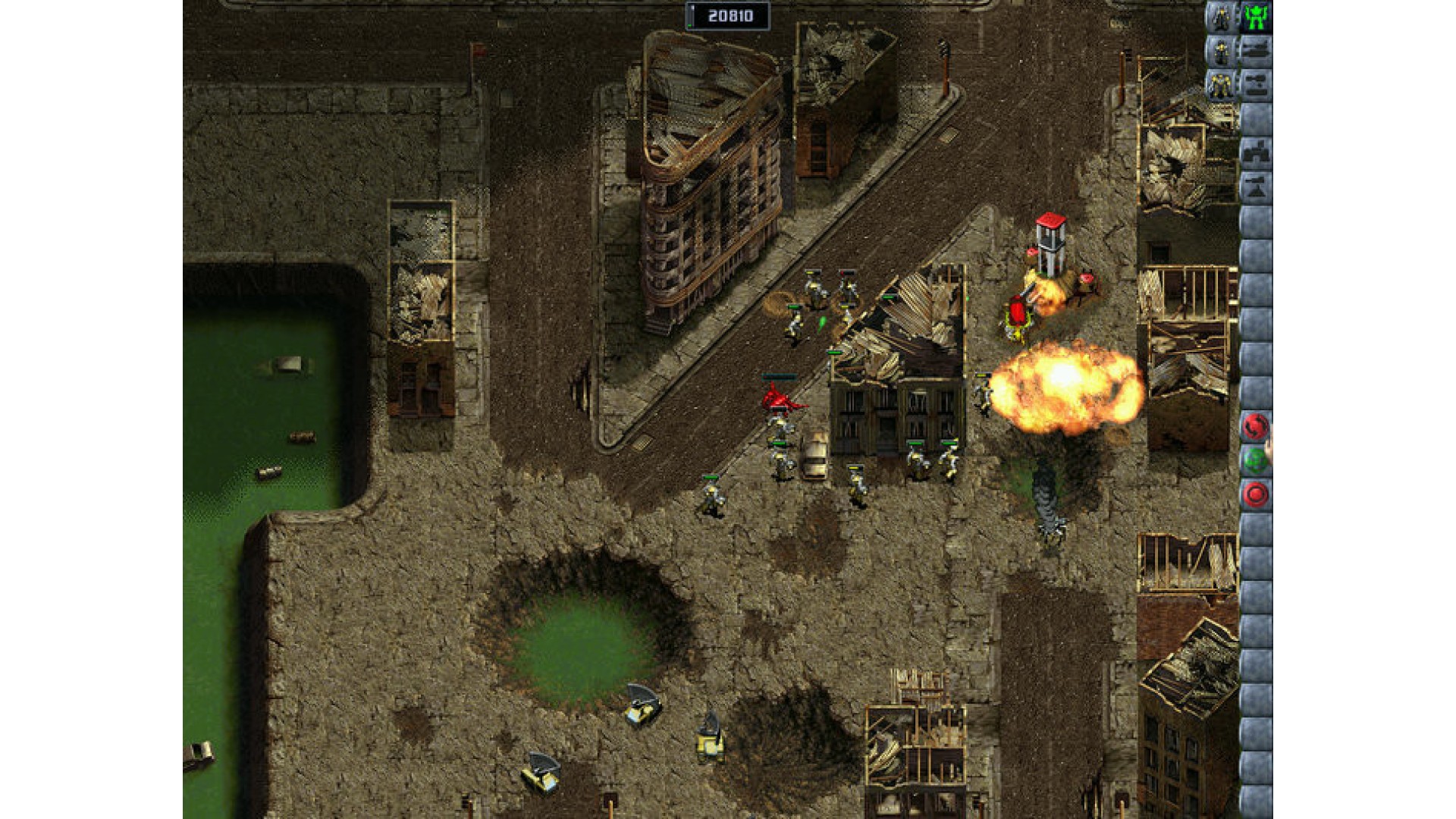This screenshot has width=1456, height=819.
Task: Open the tank vehicle build category
Action: [x=1256, y=51]
